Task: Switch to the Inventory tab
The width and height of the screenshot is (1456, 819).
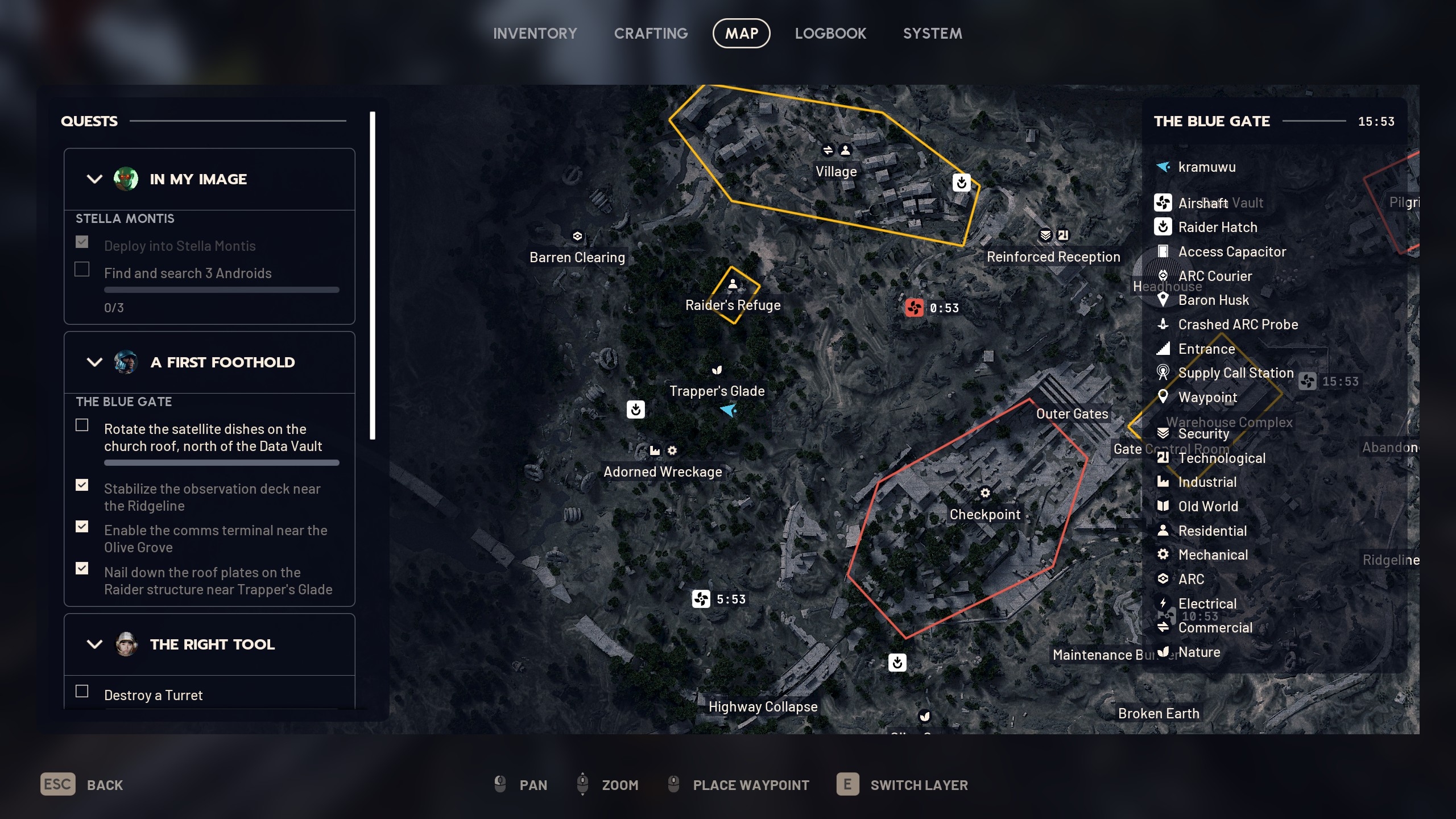Action: click(535, 34)
